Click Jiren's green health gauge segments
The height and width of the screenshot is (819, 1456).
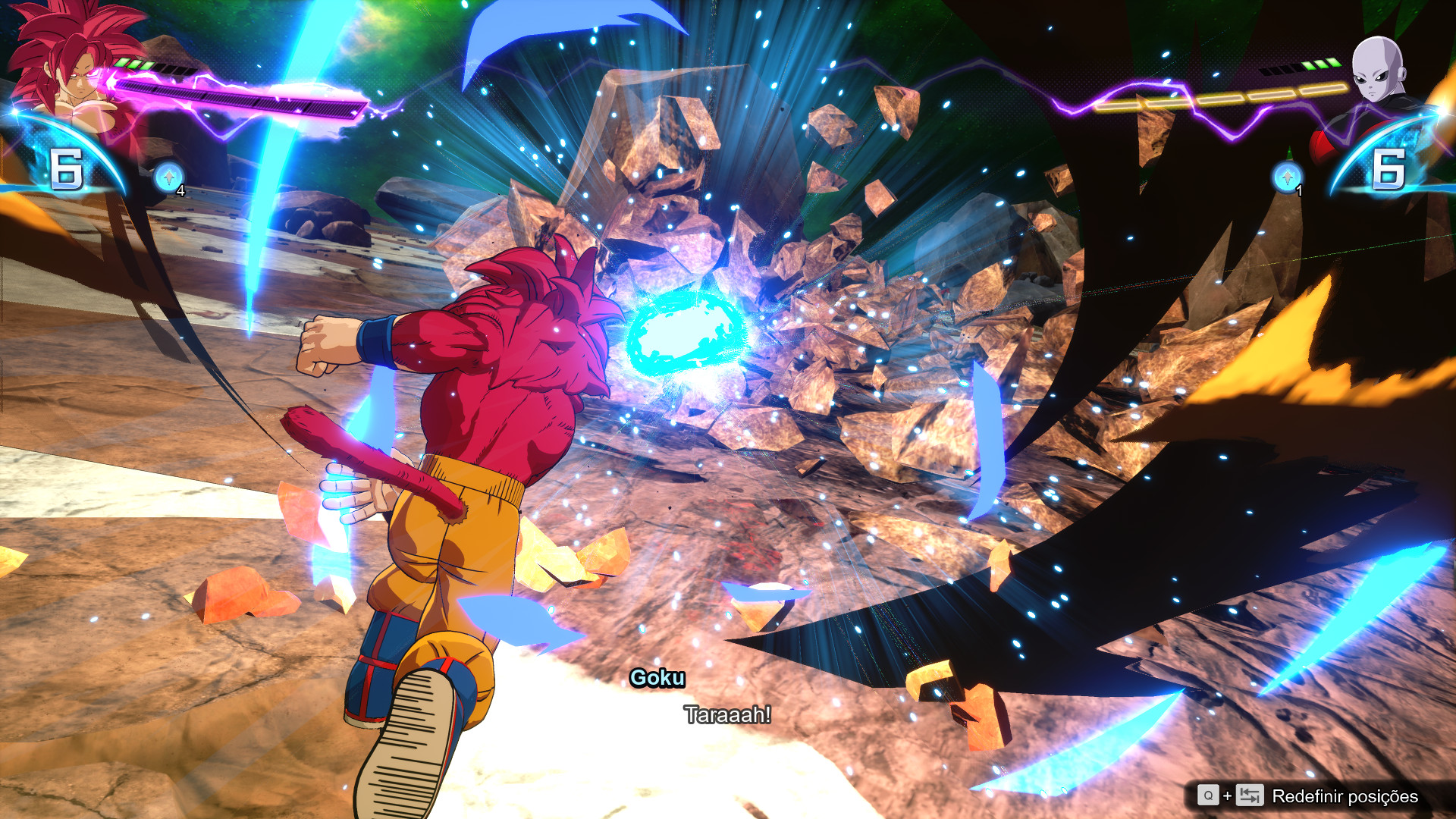point(1323,64)
